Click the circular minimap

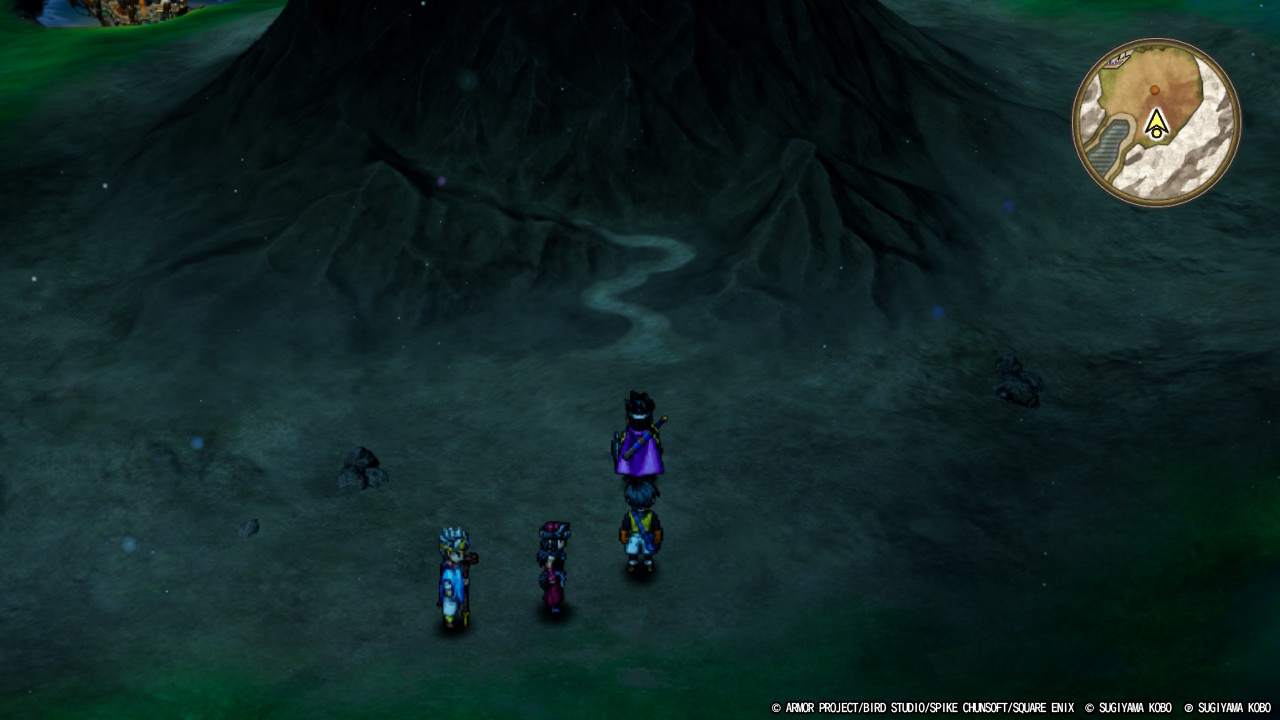pos(1157,123)
